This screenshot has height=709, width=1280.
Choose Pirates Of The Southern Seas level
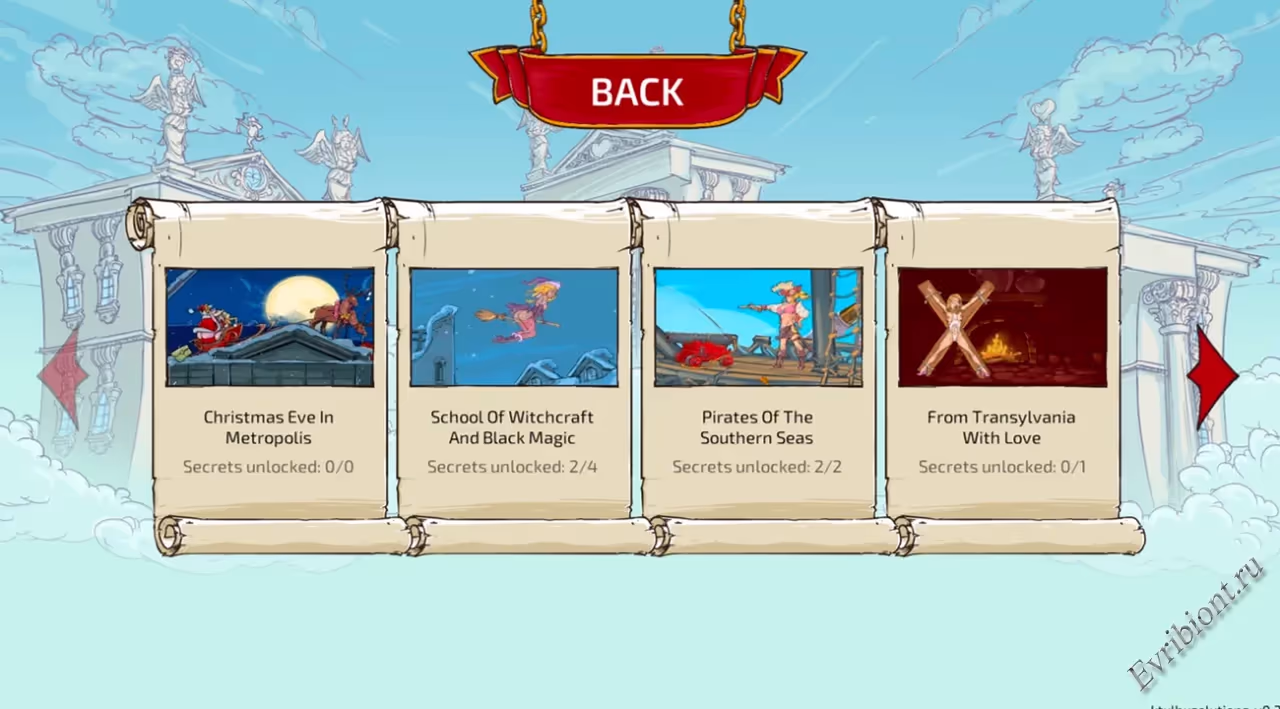click(x=757, y=370)
